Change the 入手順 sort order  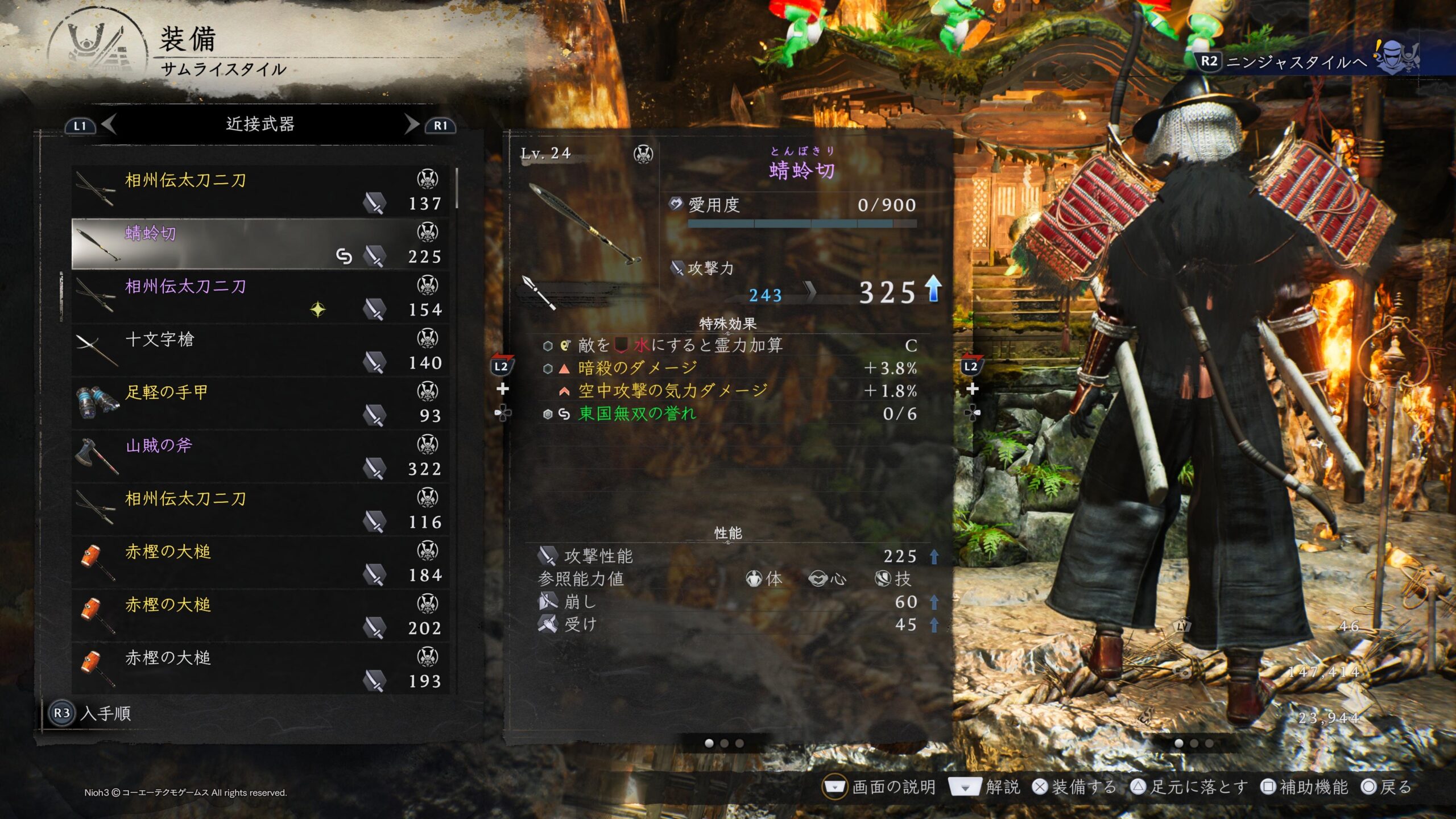91,713
